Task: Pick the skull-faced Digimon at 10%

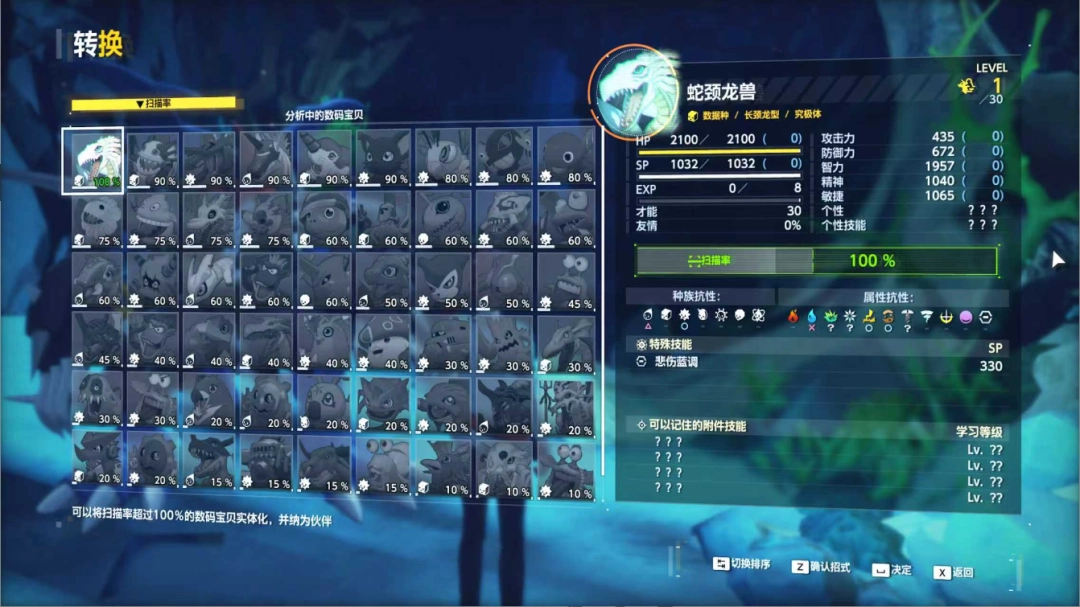Action: (x=504, y=460)
